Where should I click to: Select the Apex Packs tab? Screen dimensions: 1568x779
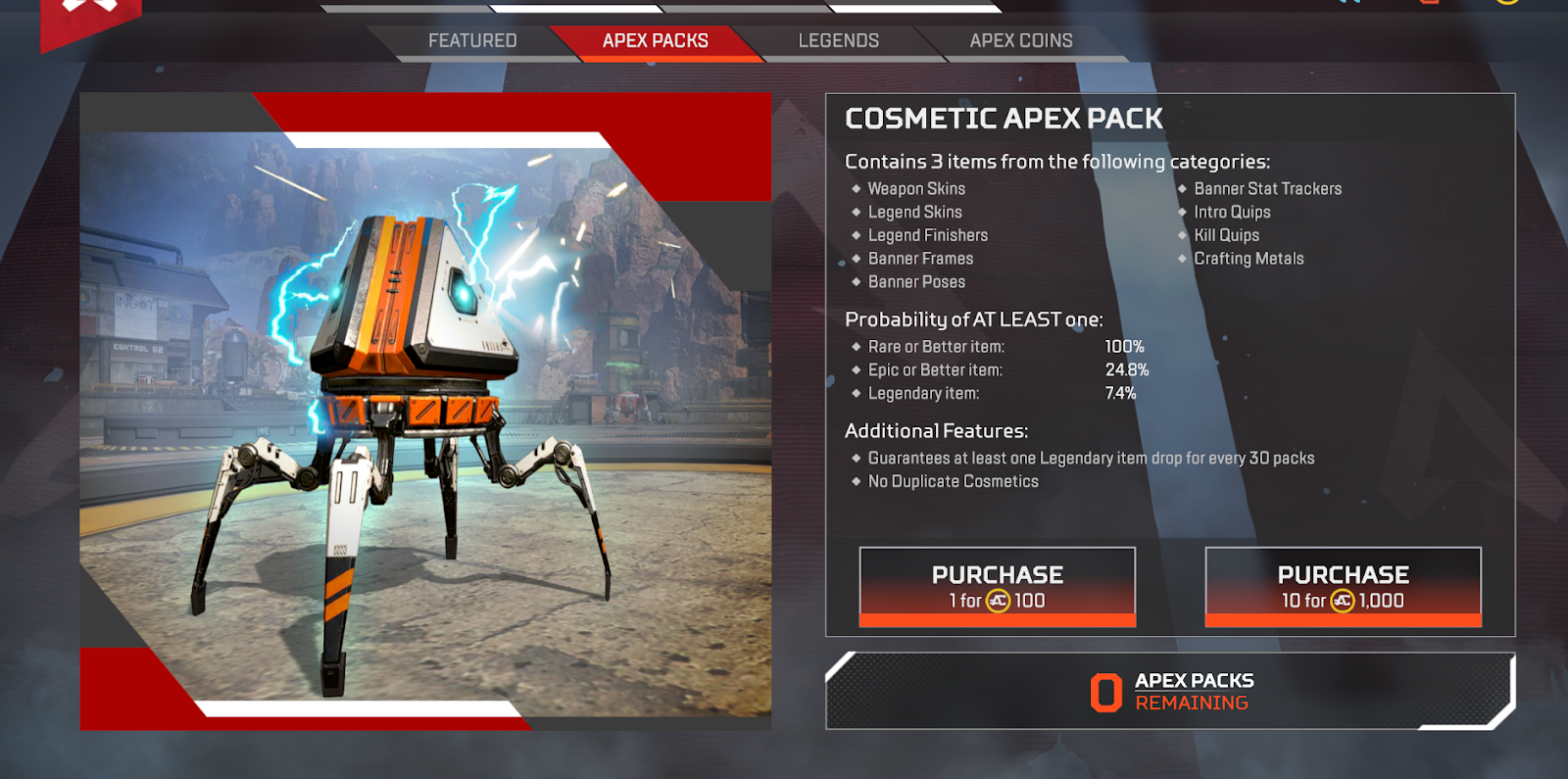coord(655,41)
